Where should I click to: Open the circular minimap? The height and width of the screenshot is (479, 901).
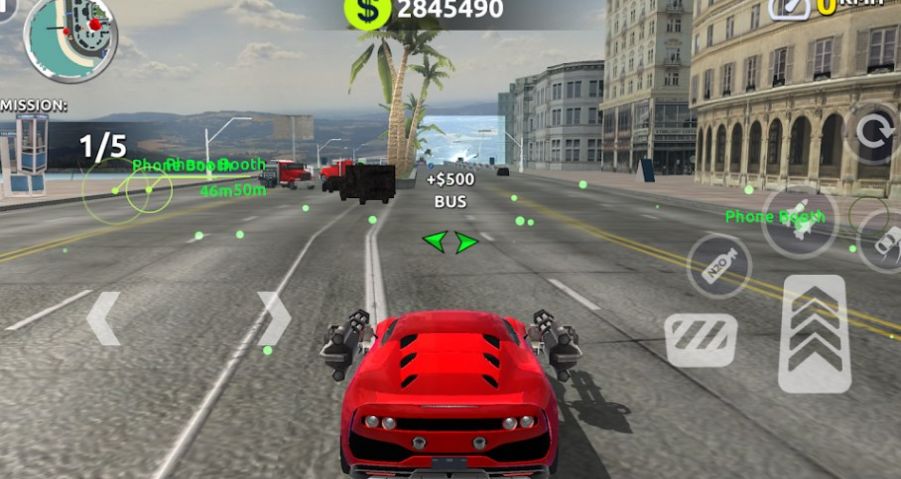[x=71, y=37]
